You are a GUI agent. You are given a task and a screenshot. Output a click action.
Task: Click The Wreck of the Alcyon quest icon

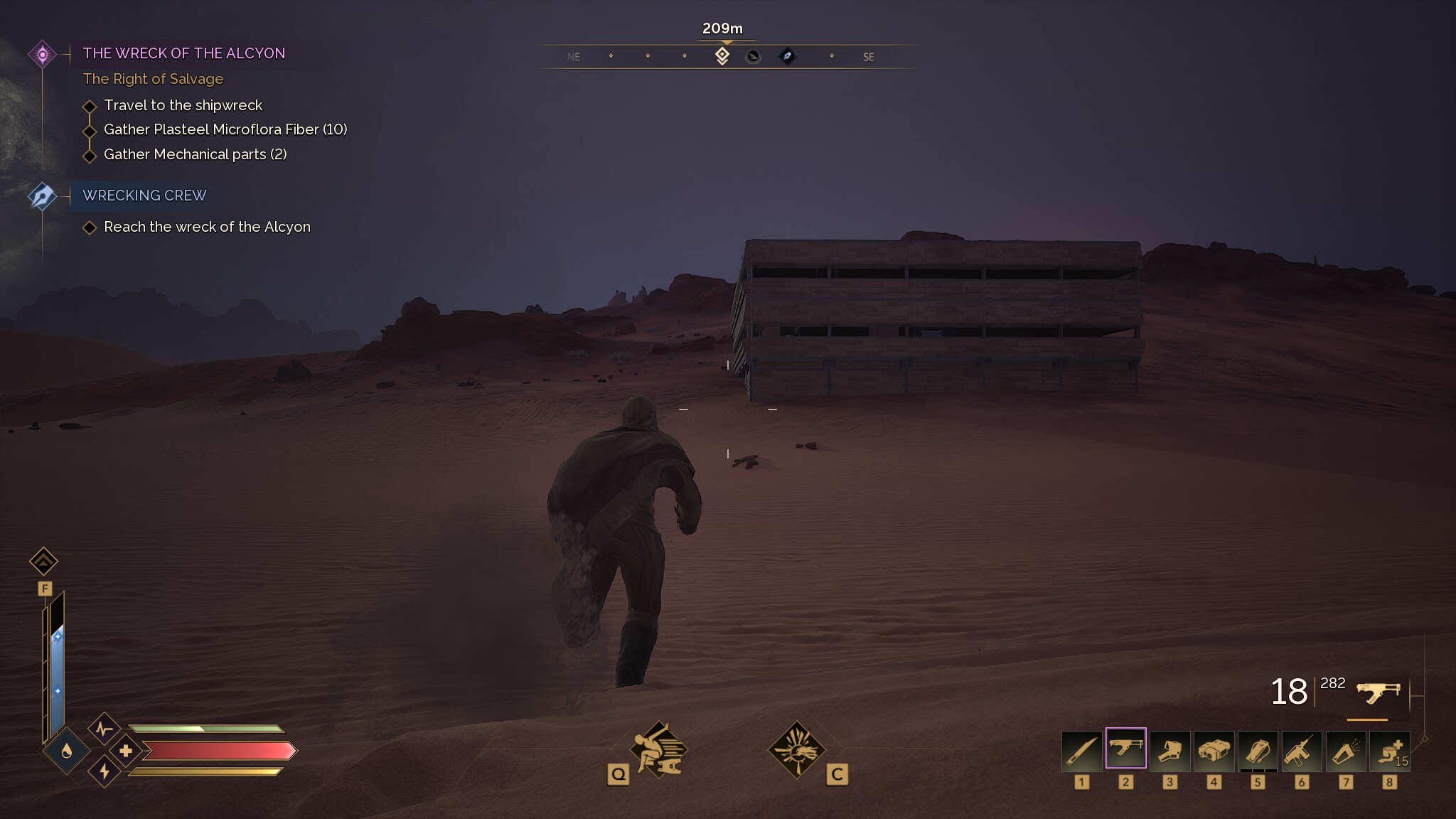pyautogui.click(x=43, y=52)
